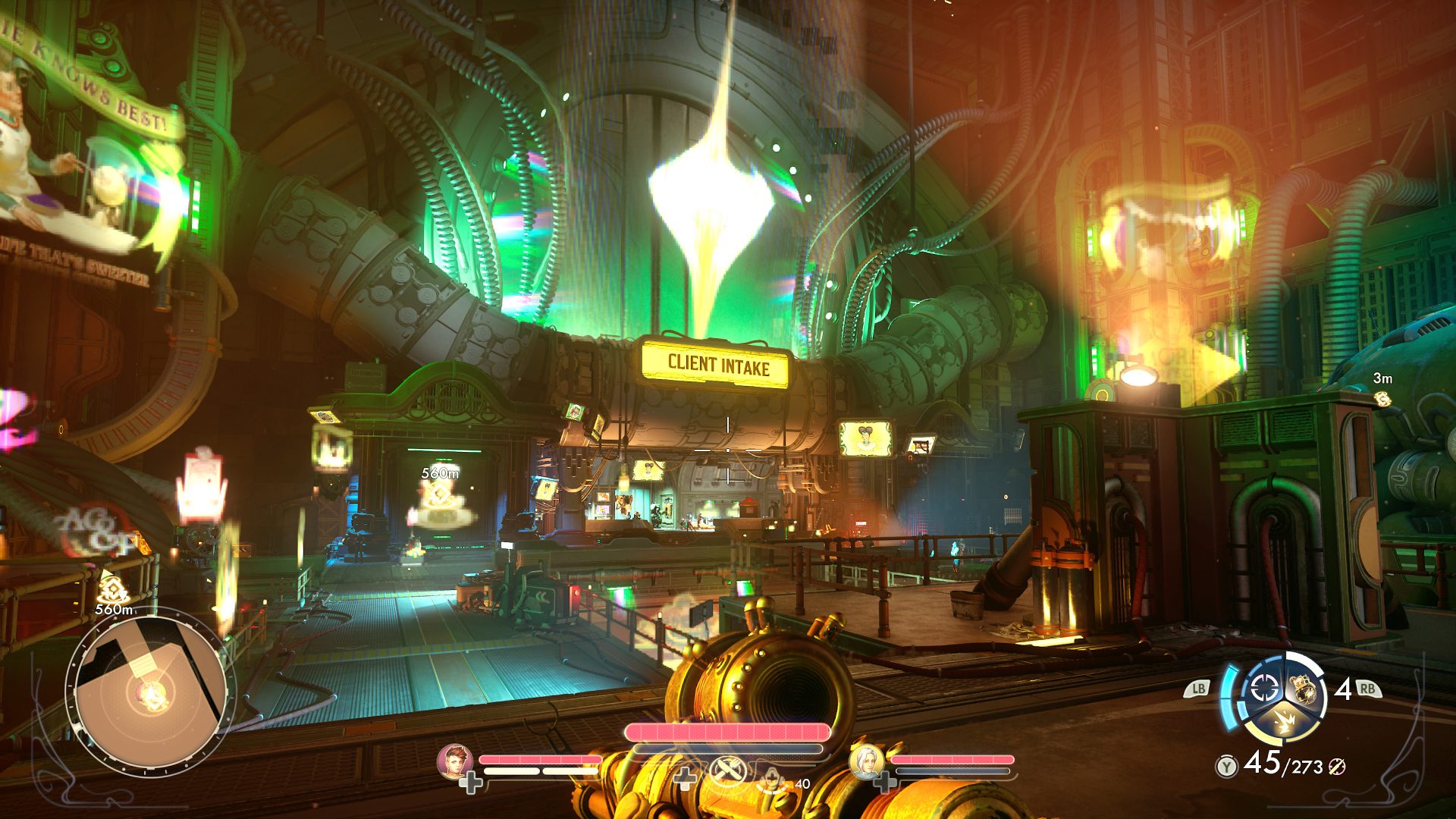Select the white-haired companion portrait
The image size is (1456, 819).
(x=866, y=761)
